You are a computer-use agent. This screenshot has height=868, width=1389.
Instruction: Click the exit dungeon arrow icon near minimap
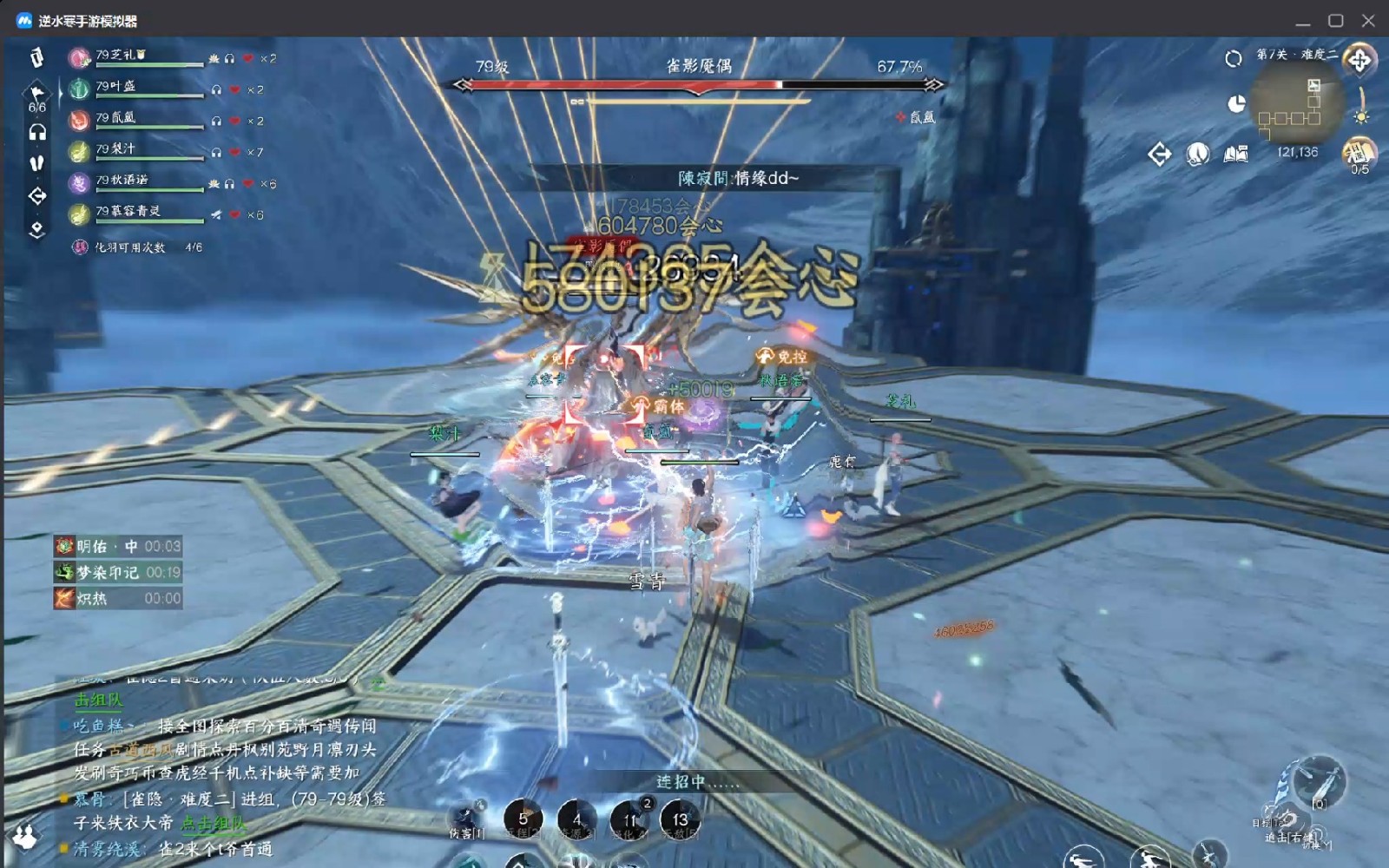point(1159,155)
